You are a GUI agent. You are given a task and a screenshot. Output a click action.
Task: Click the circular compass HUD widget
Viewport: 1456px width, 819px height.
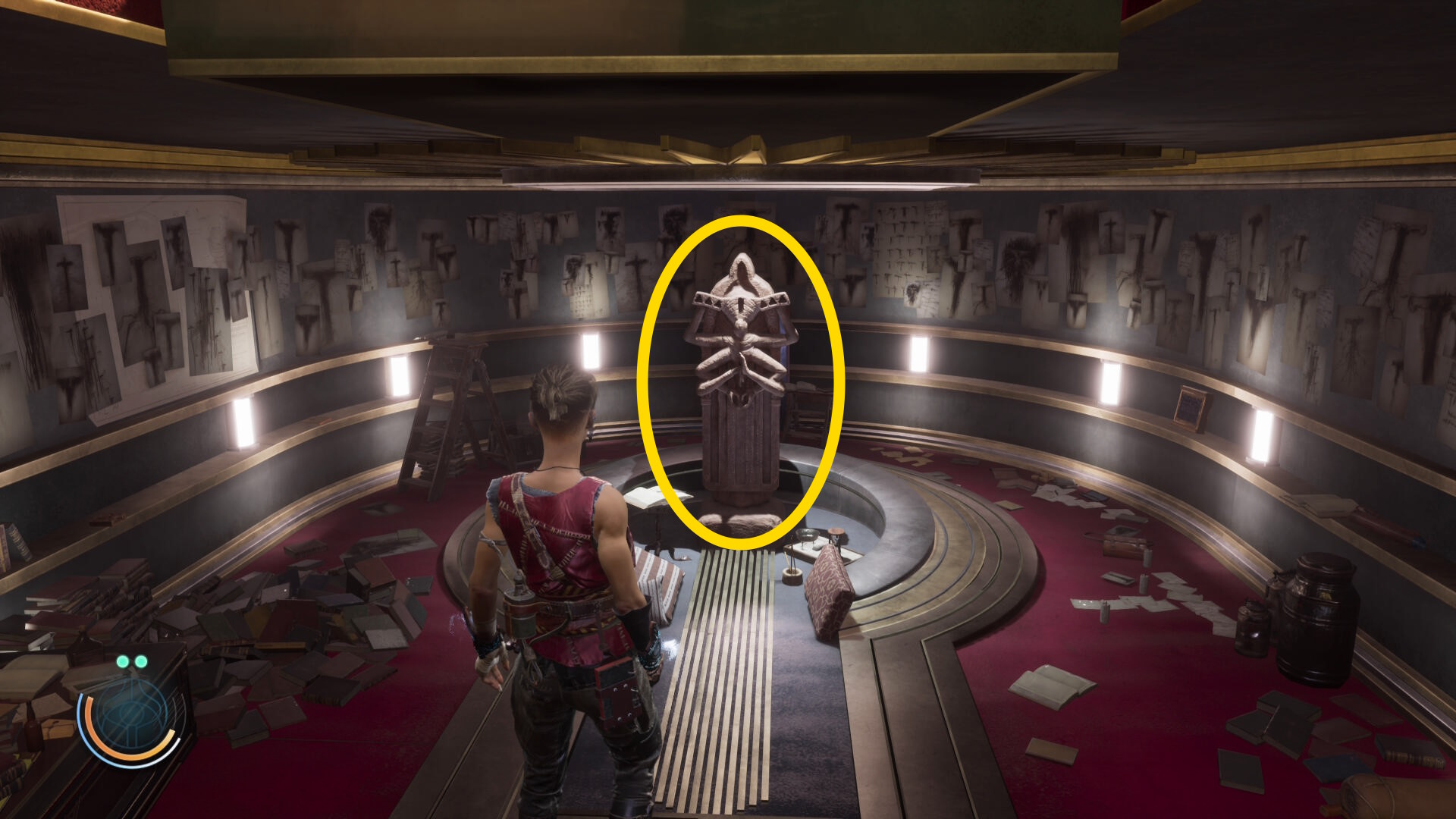click(x=130, y=718)
